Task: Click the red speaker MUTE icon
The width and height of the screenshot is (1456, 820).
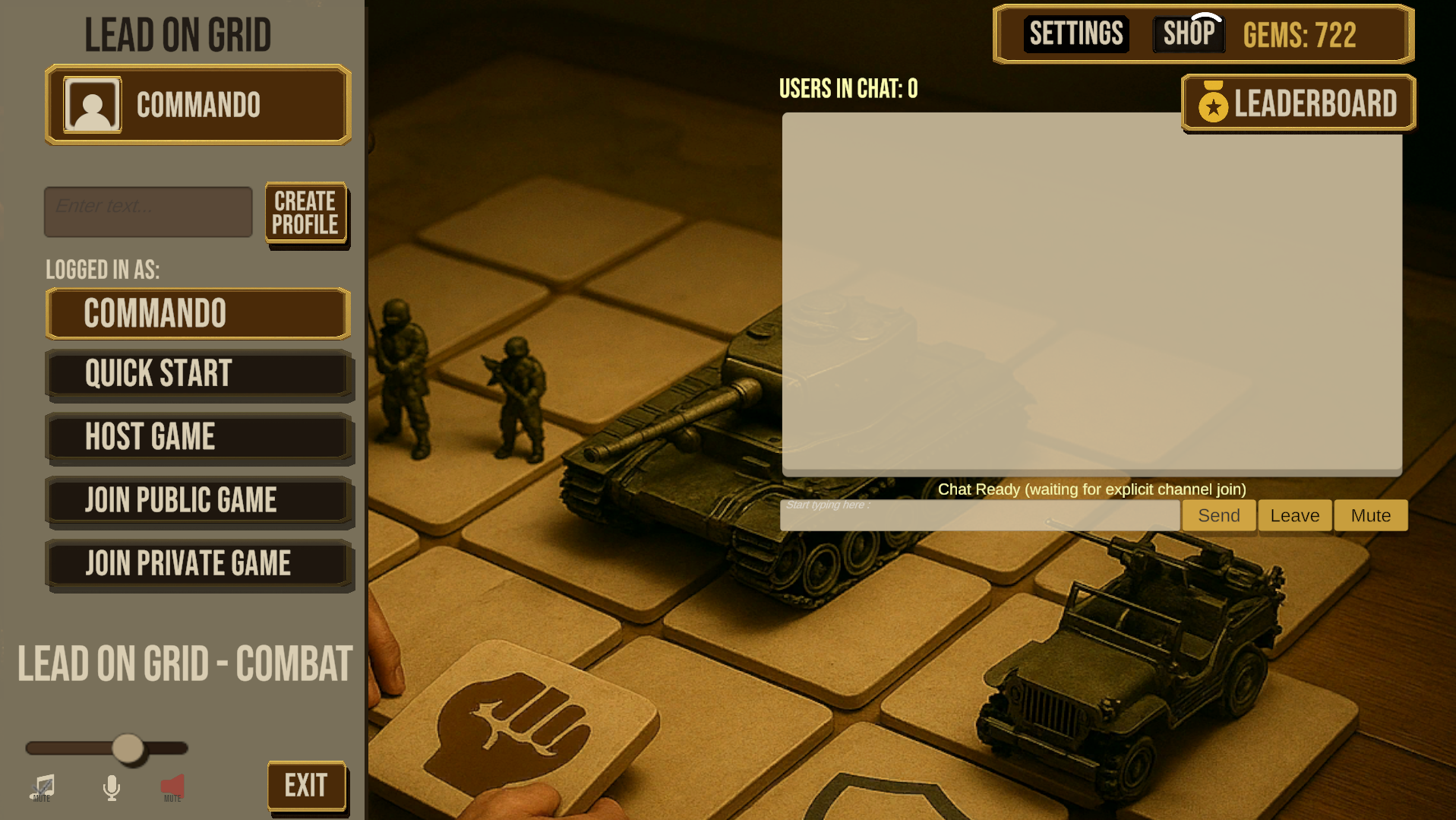Action: [172, 784]
